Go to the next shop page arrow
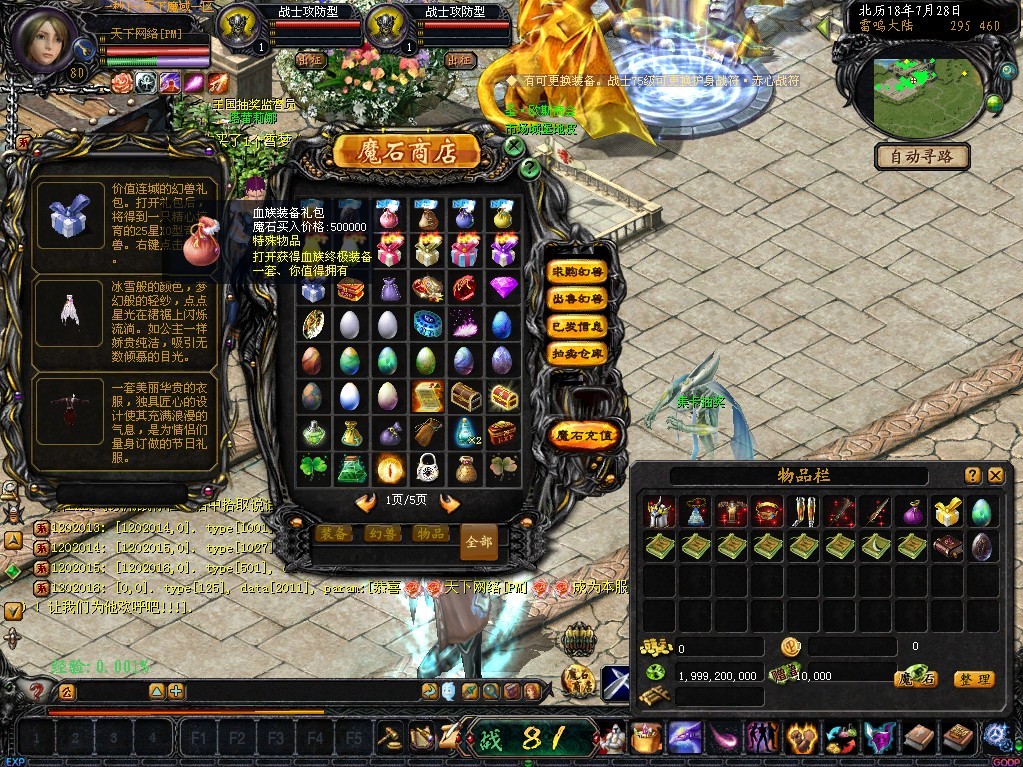 [x=449, y=502]
